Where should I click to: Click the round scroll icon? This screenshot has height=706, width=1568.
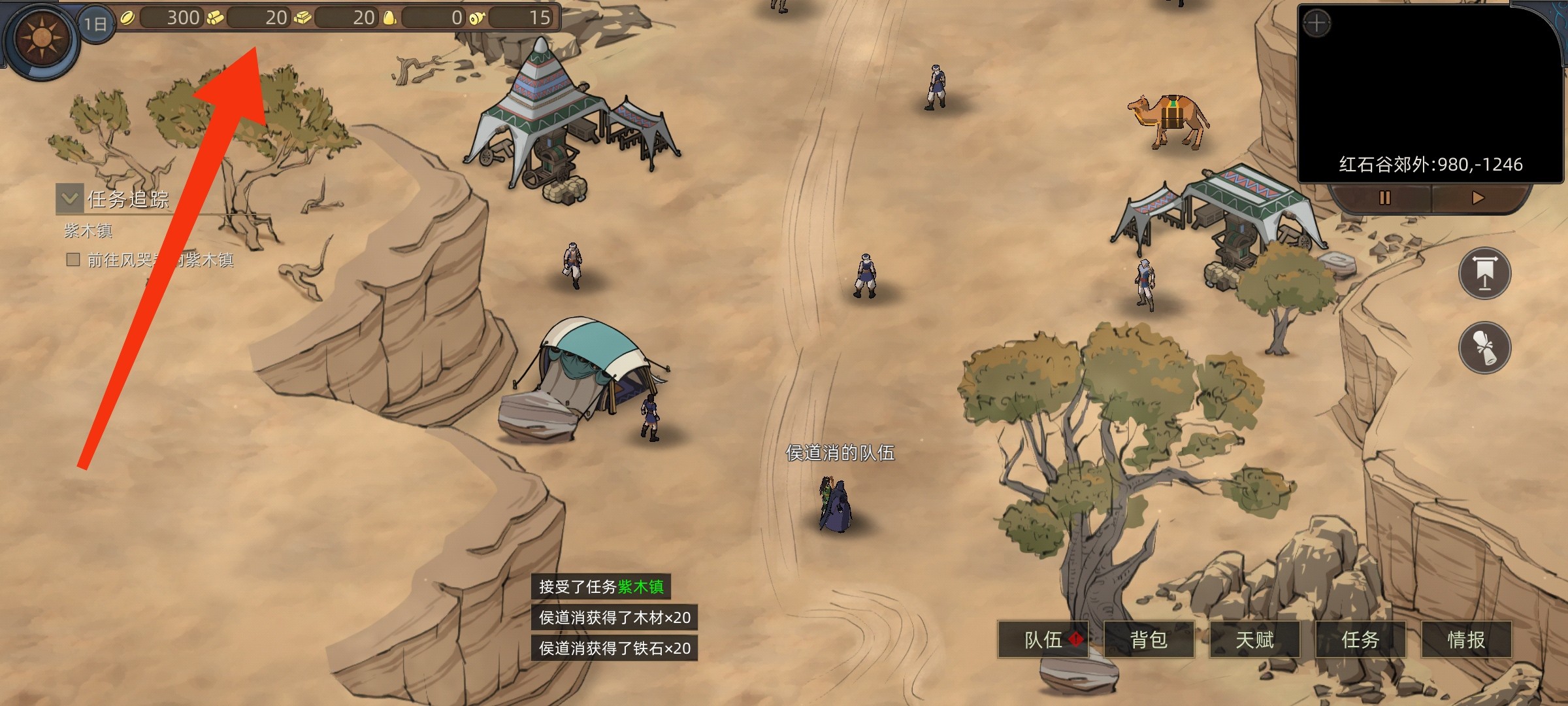click(x=1484, y=346)
